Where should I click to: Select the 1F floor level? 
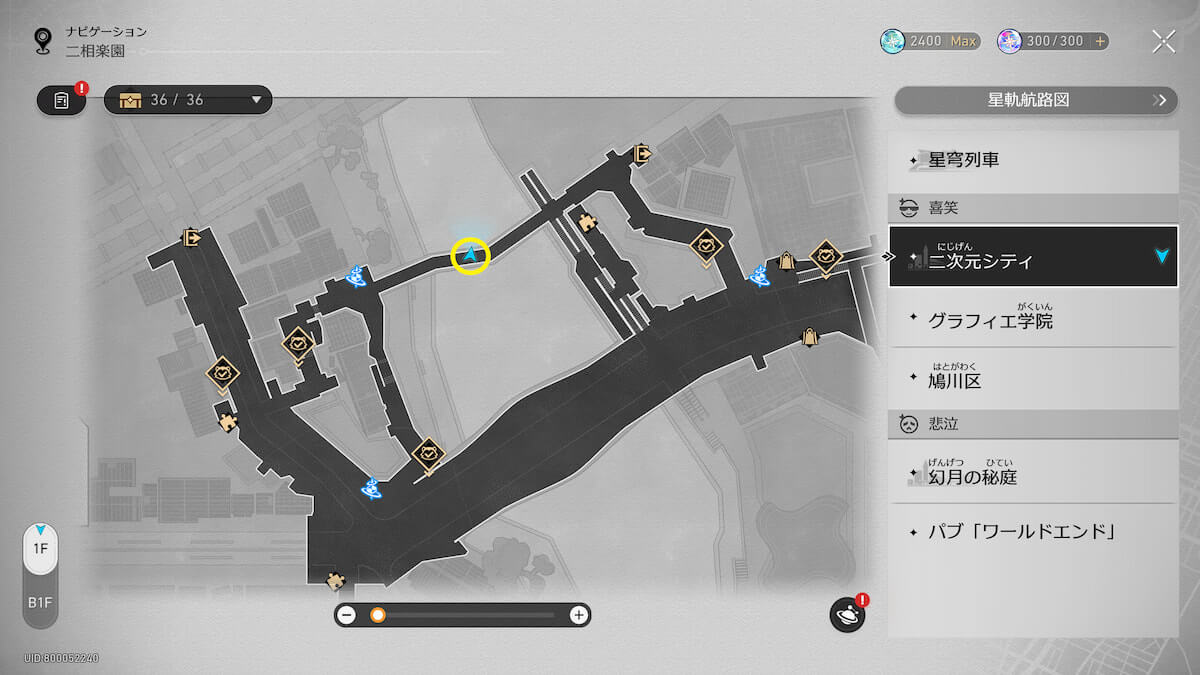tap(40, 549)
